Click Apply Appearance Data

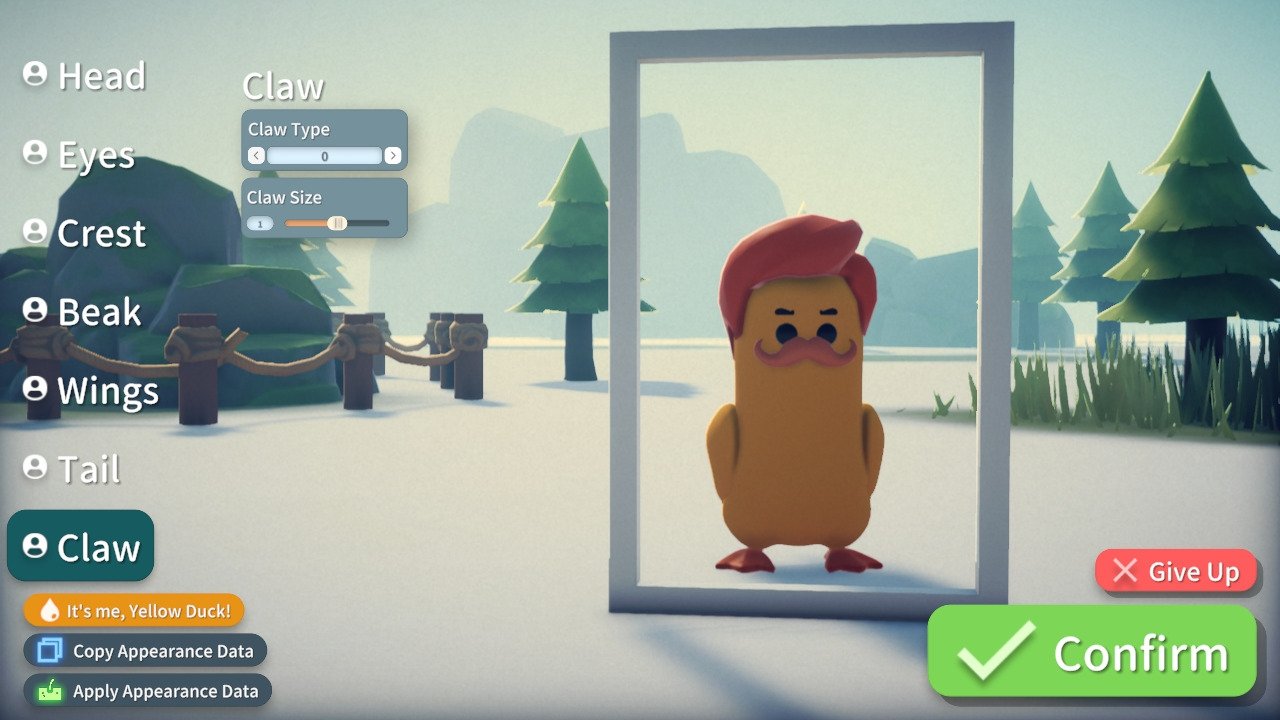pyautogui.click(x=148, y=691)
